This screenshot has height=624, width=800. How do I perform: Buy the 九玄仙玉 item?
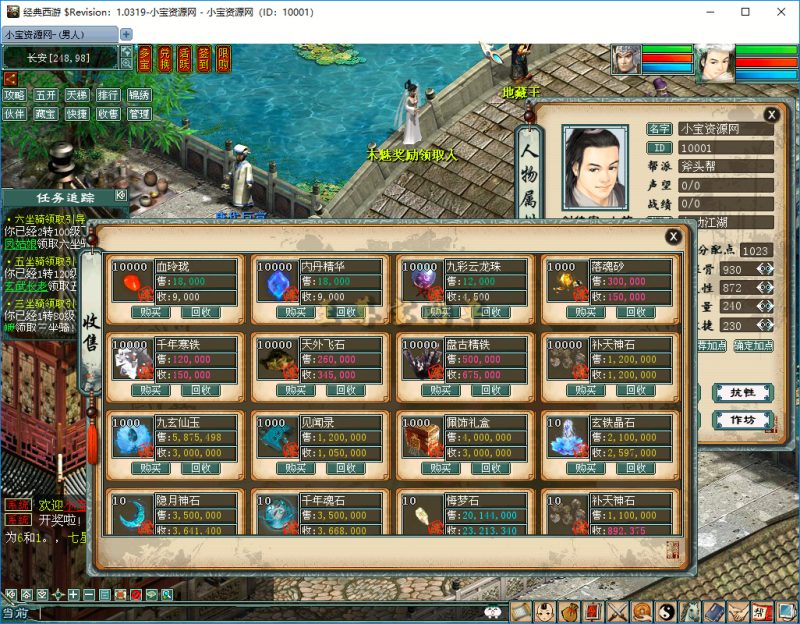point(152,467)
